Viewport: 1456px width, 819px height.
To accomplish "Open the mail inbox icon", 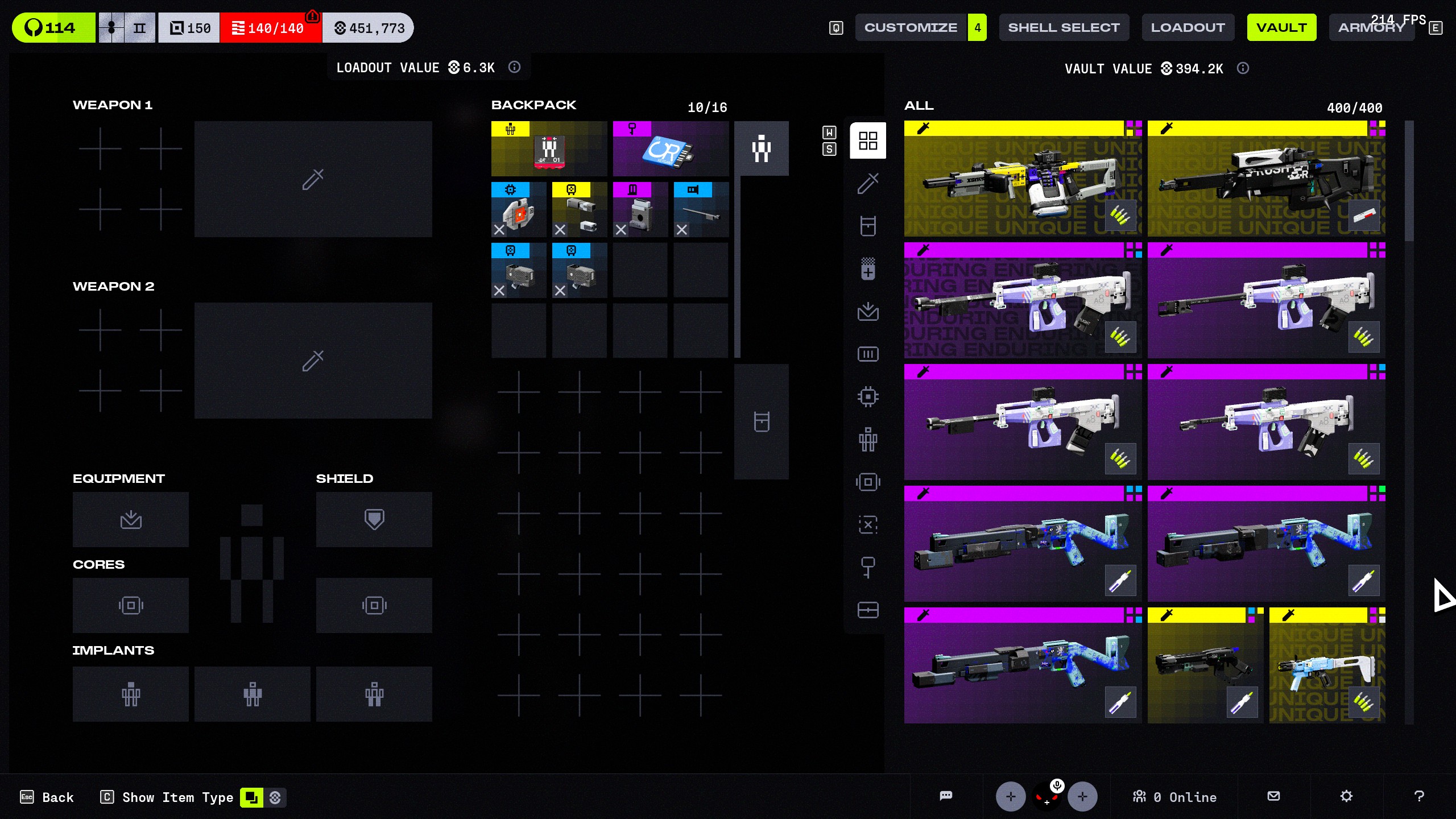I will (x=1274, y=796).
